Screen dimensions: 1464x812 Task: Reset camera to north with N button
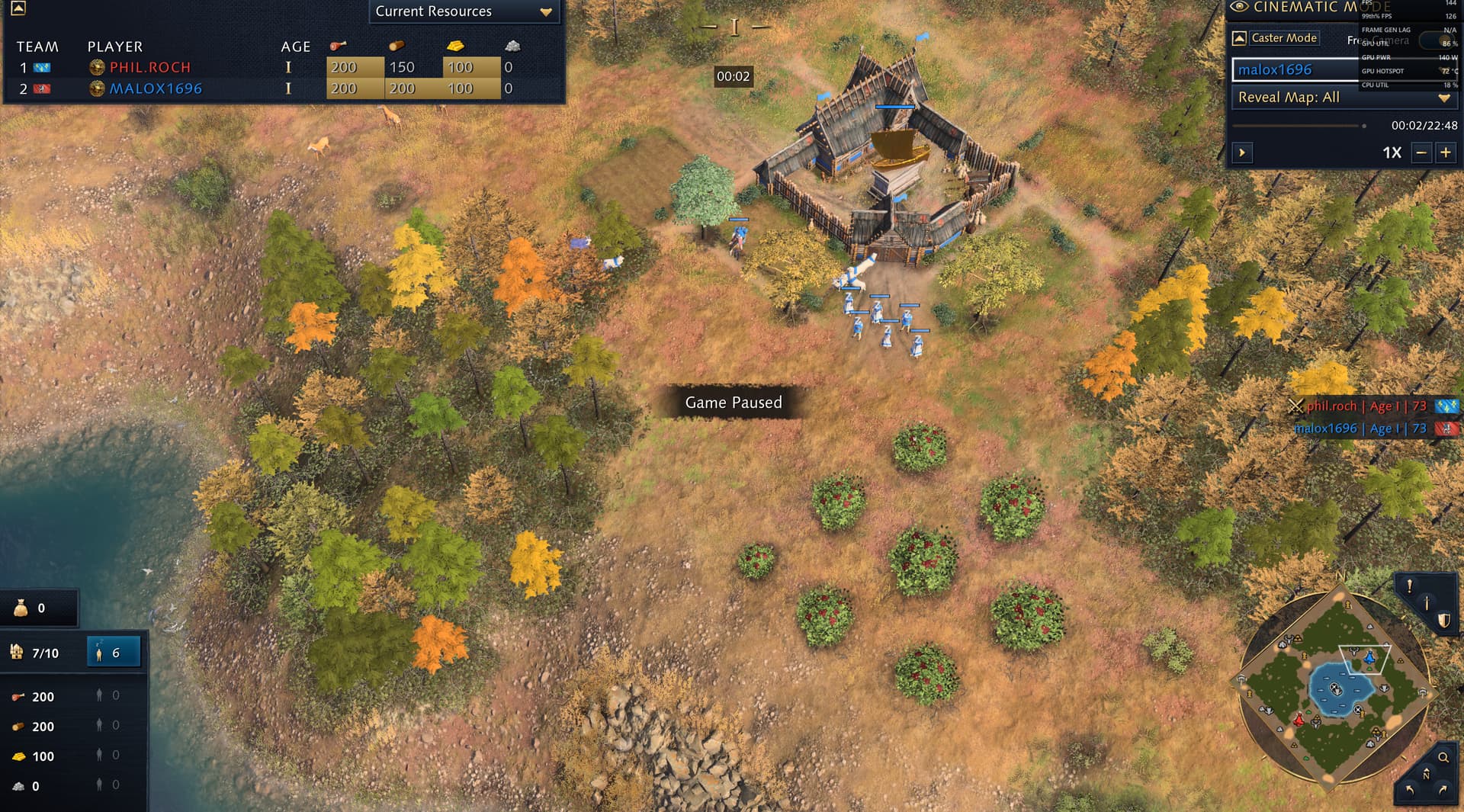click(1426, 774)
